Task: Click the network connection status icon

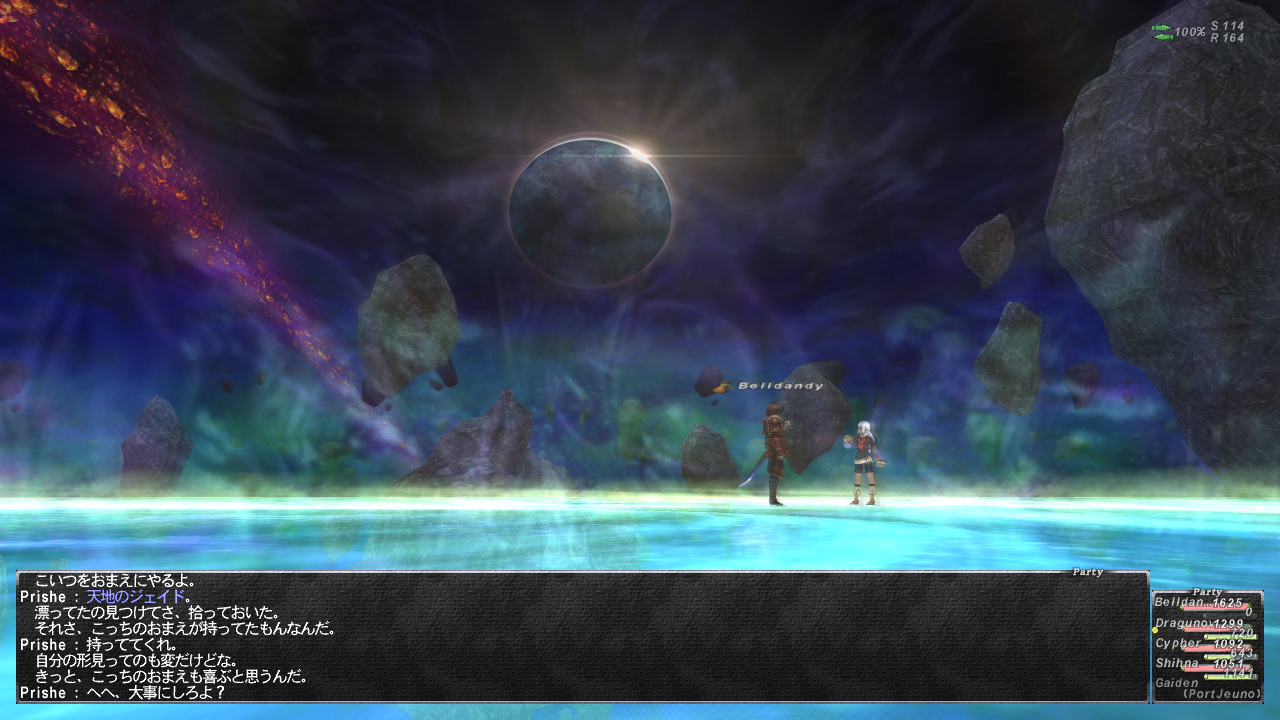Action: (1162, 32)
